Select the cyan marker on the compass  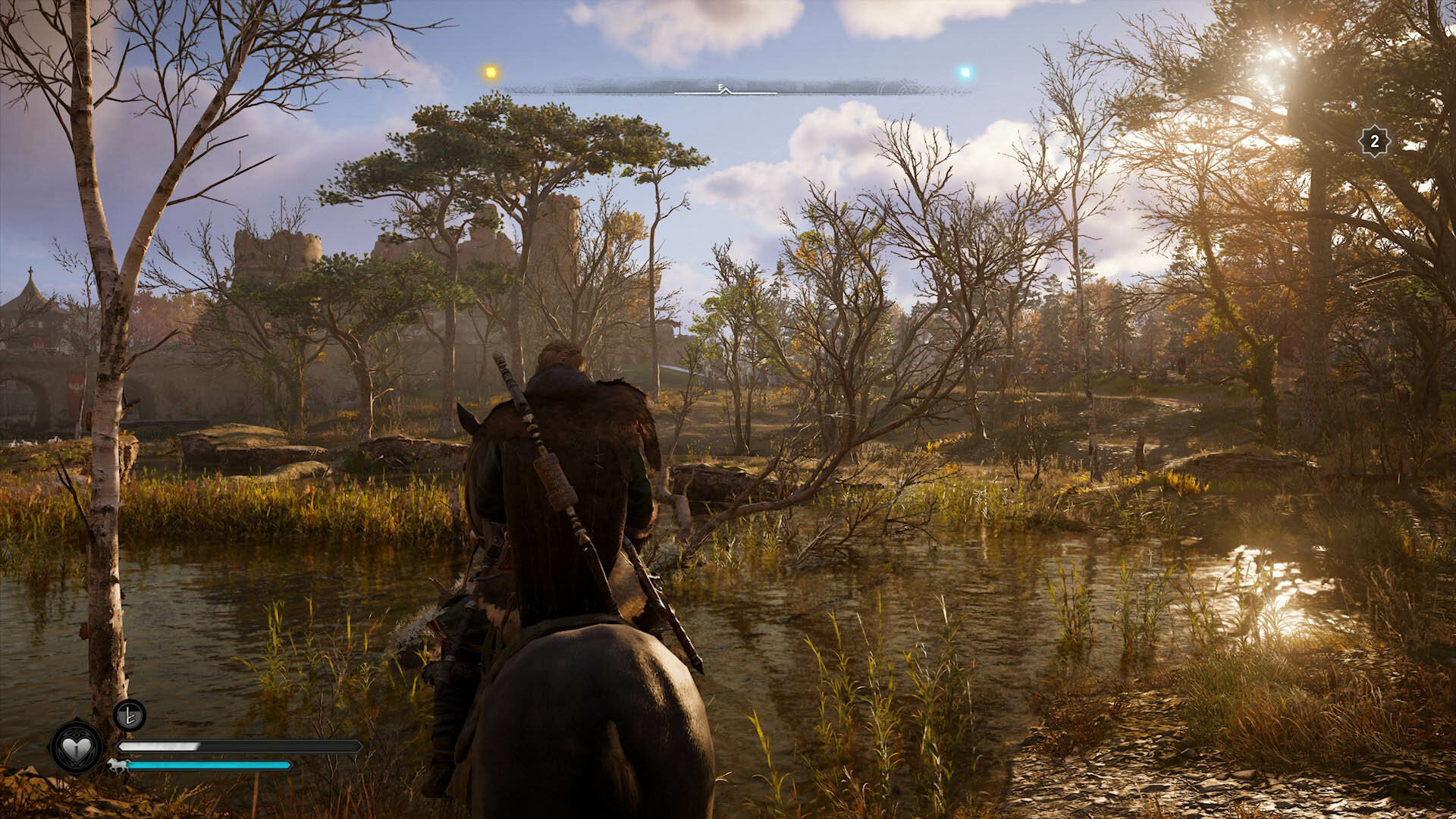tap(965, 73)
